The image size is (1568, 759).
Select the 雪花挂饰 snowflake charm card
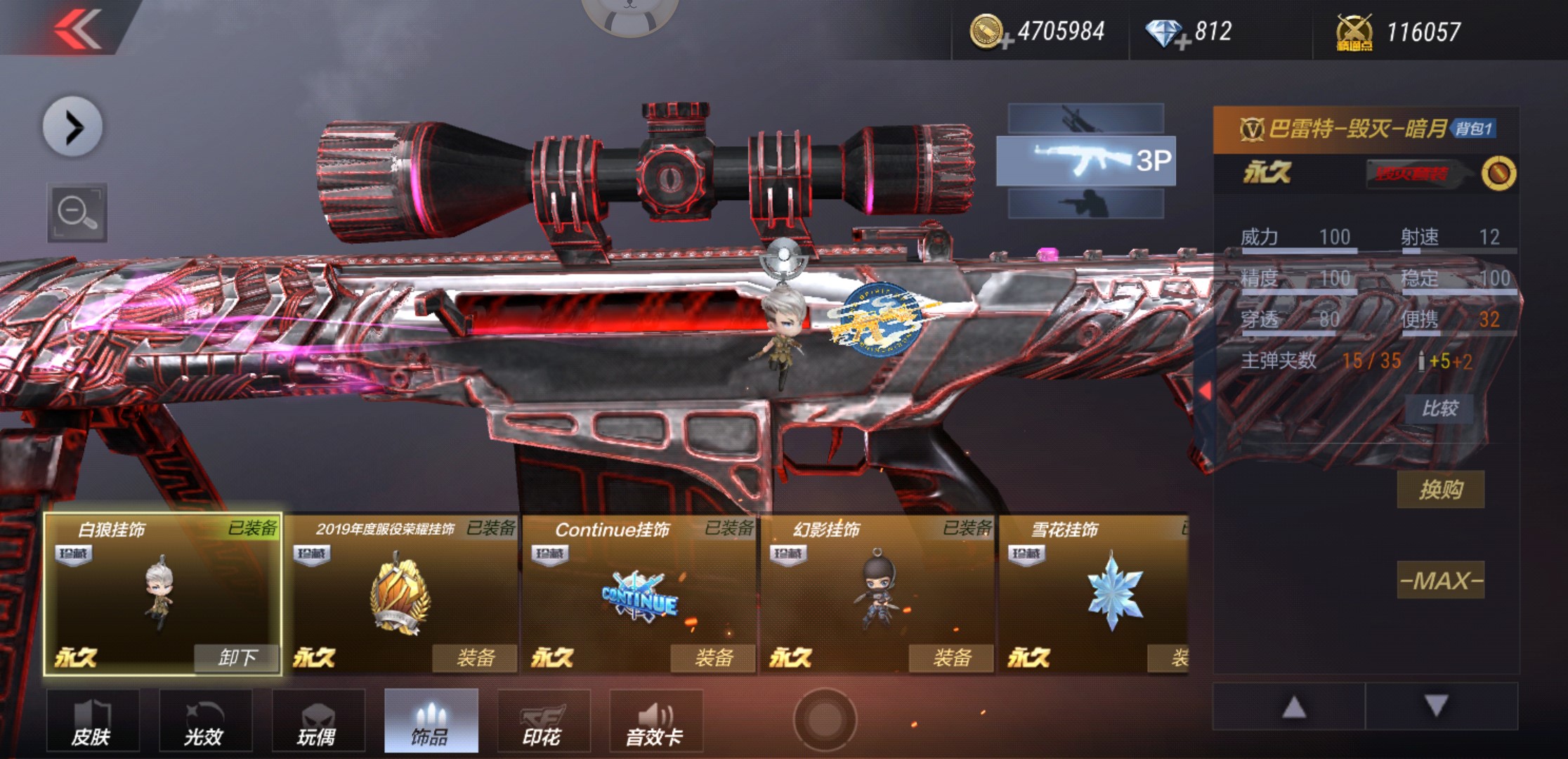click(x=1093, y=594)
